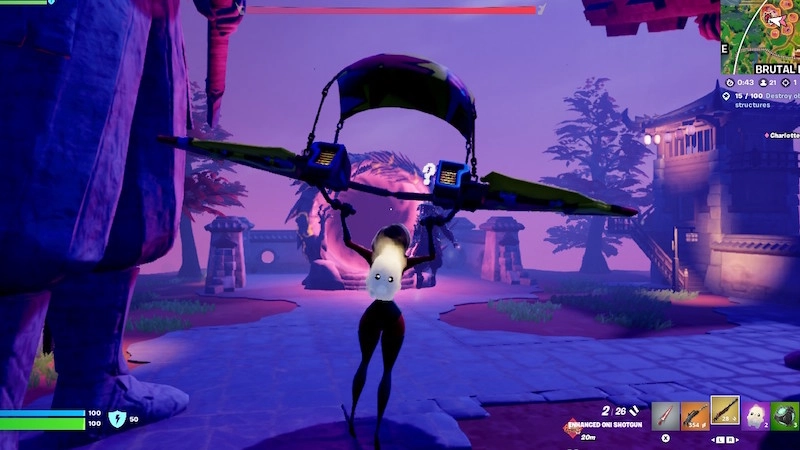The image size is (800, 450).
Task: Pick the white ghost mask item slot
Action: click(756, 416)
